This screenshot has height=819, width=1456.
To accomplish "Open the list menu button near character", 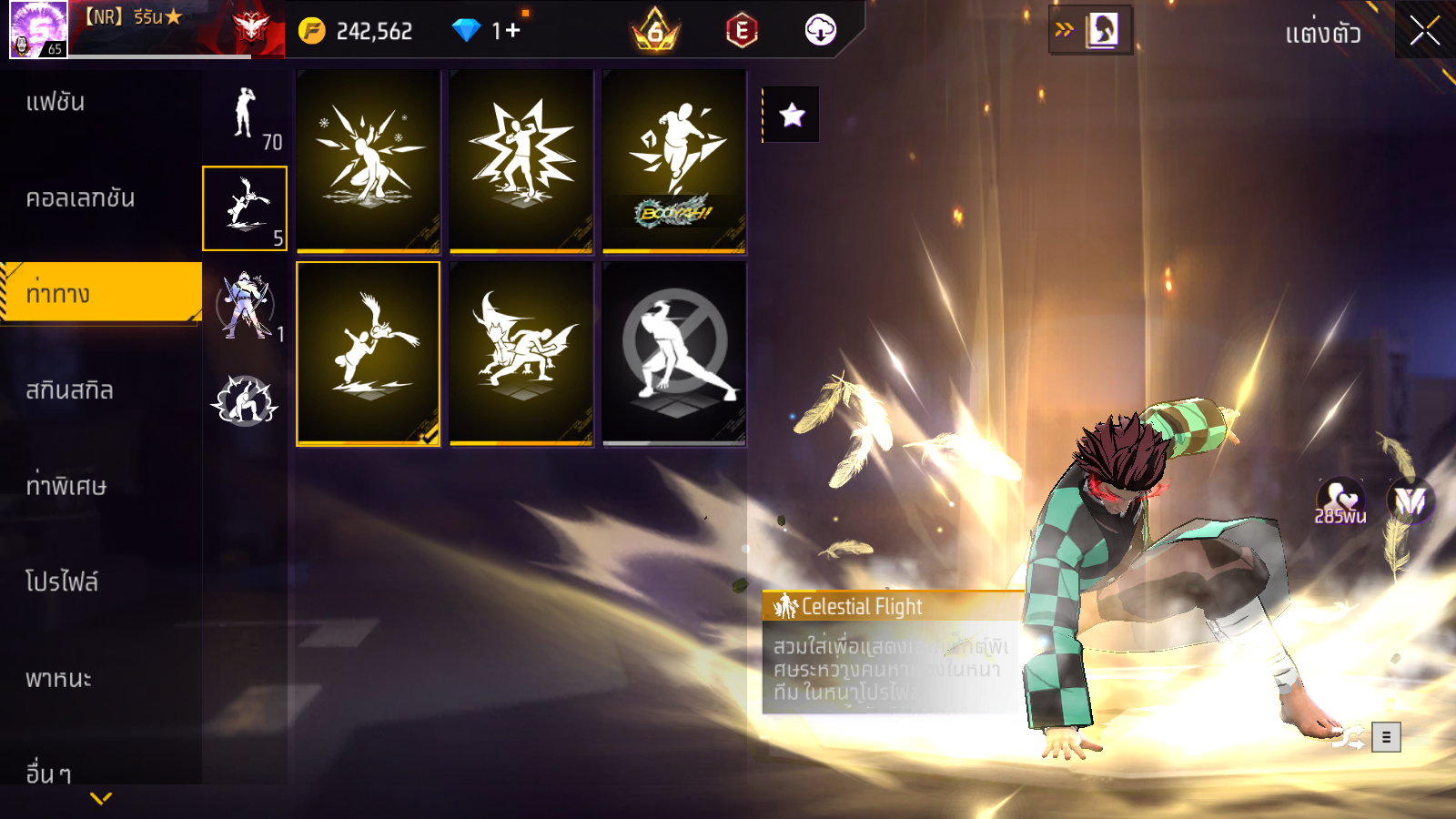I will 1386,737.
